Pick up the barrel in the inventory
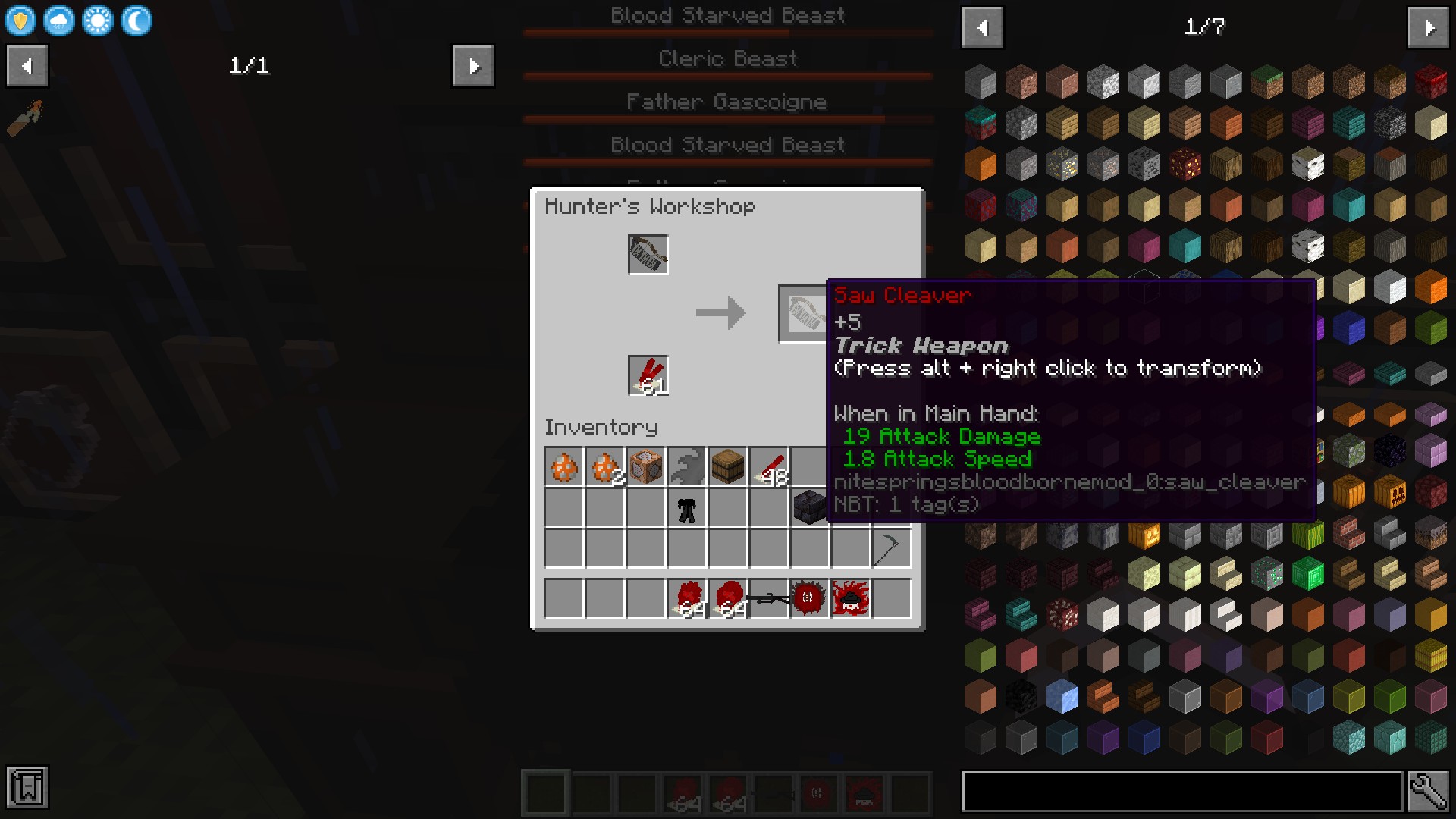Screen dimensions: 1456x819 pos(728,466)
